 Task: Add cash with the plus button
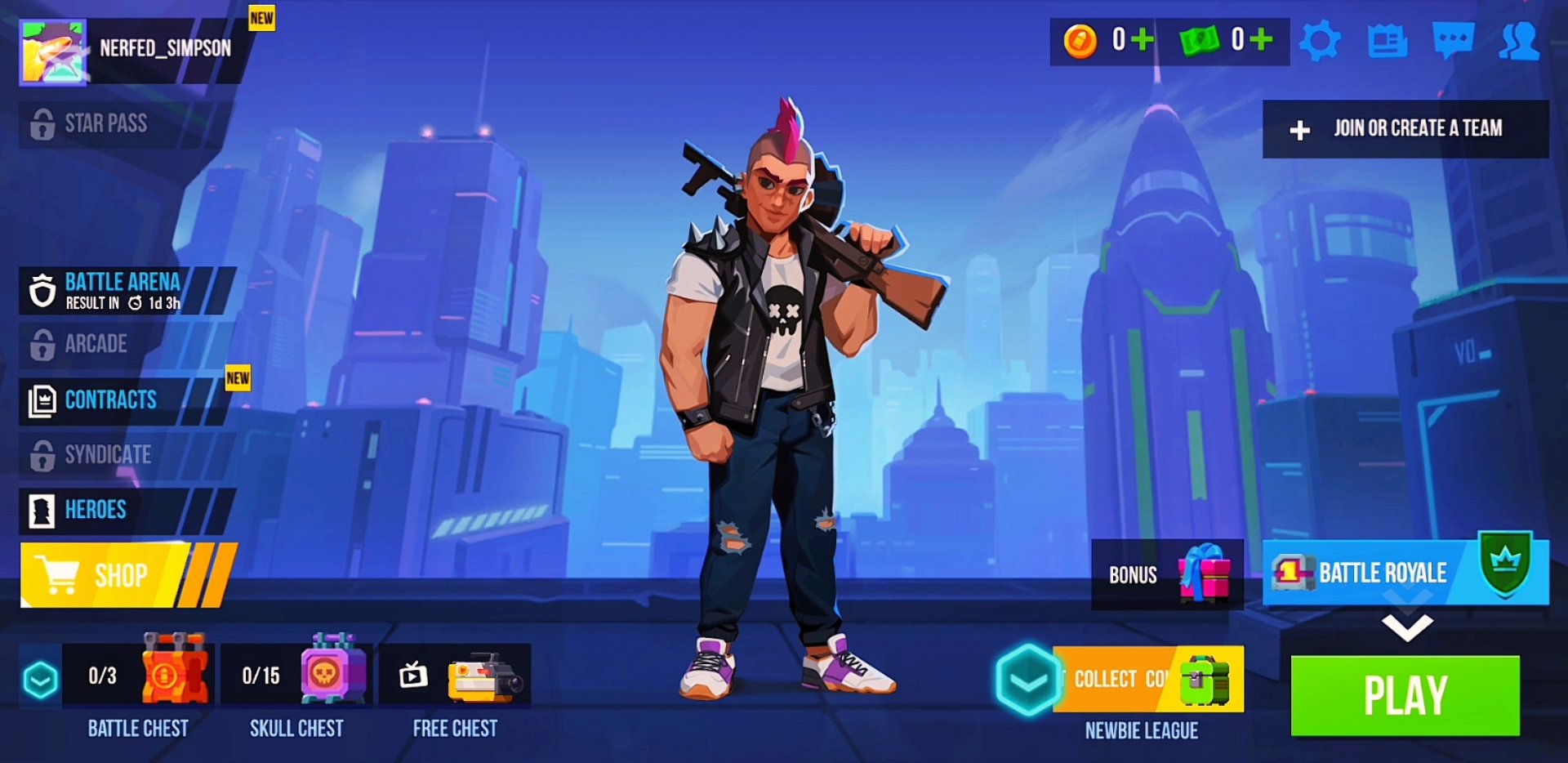tap(1262, 37)
